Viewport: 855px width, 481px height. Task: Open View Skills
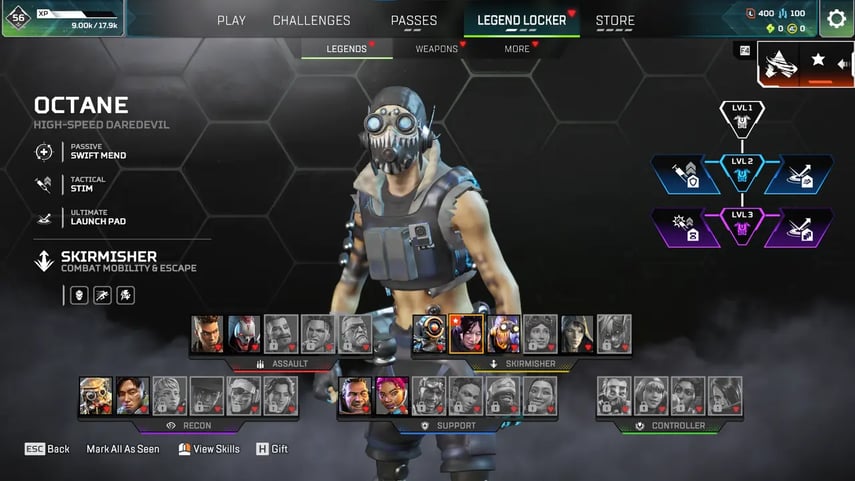[209, 449]
